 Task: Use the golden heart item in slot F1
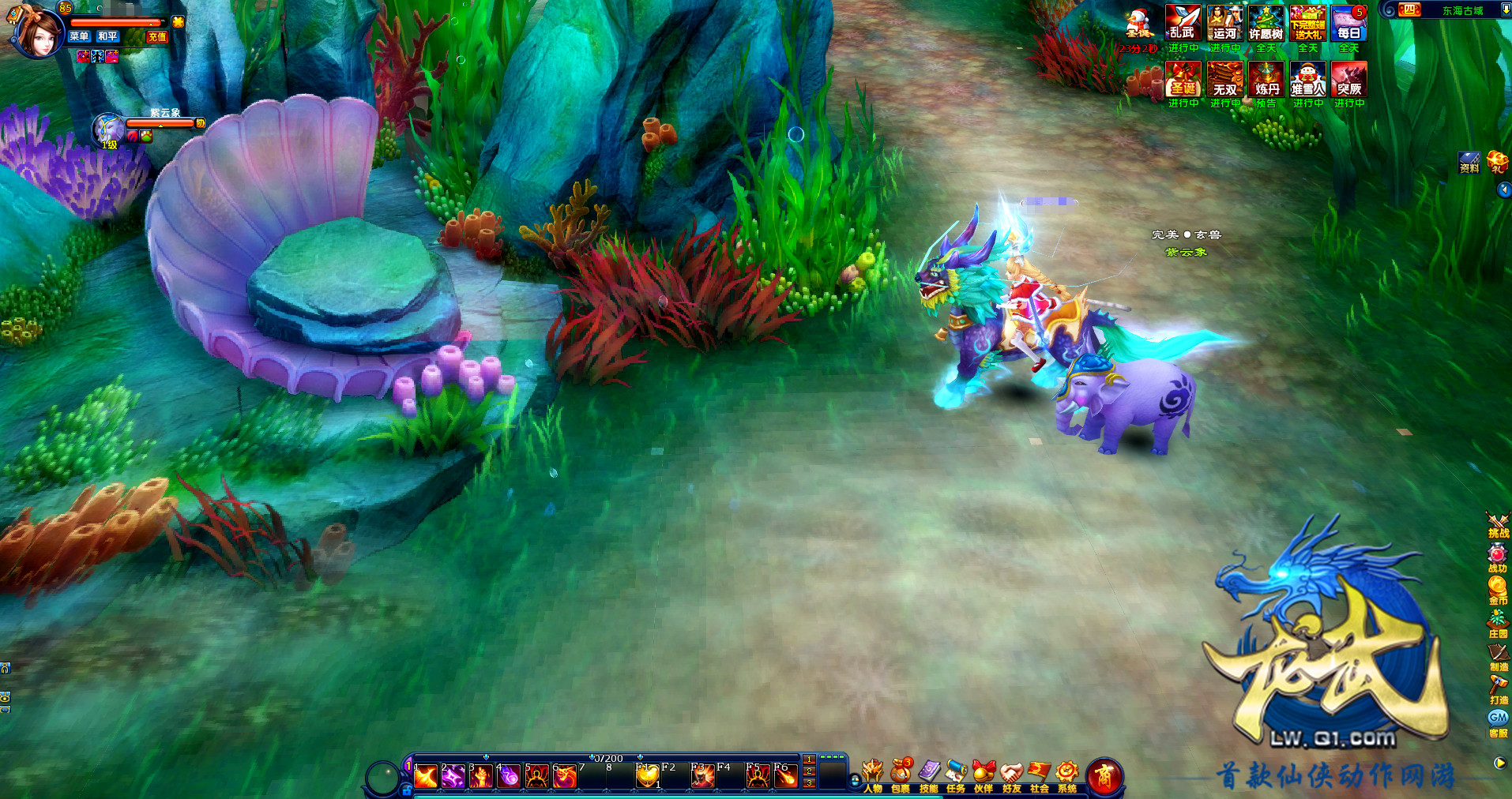click(647, 777)
